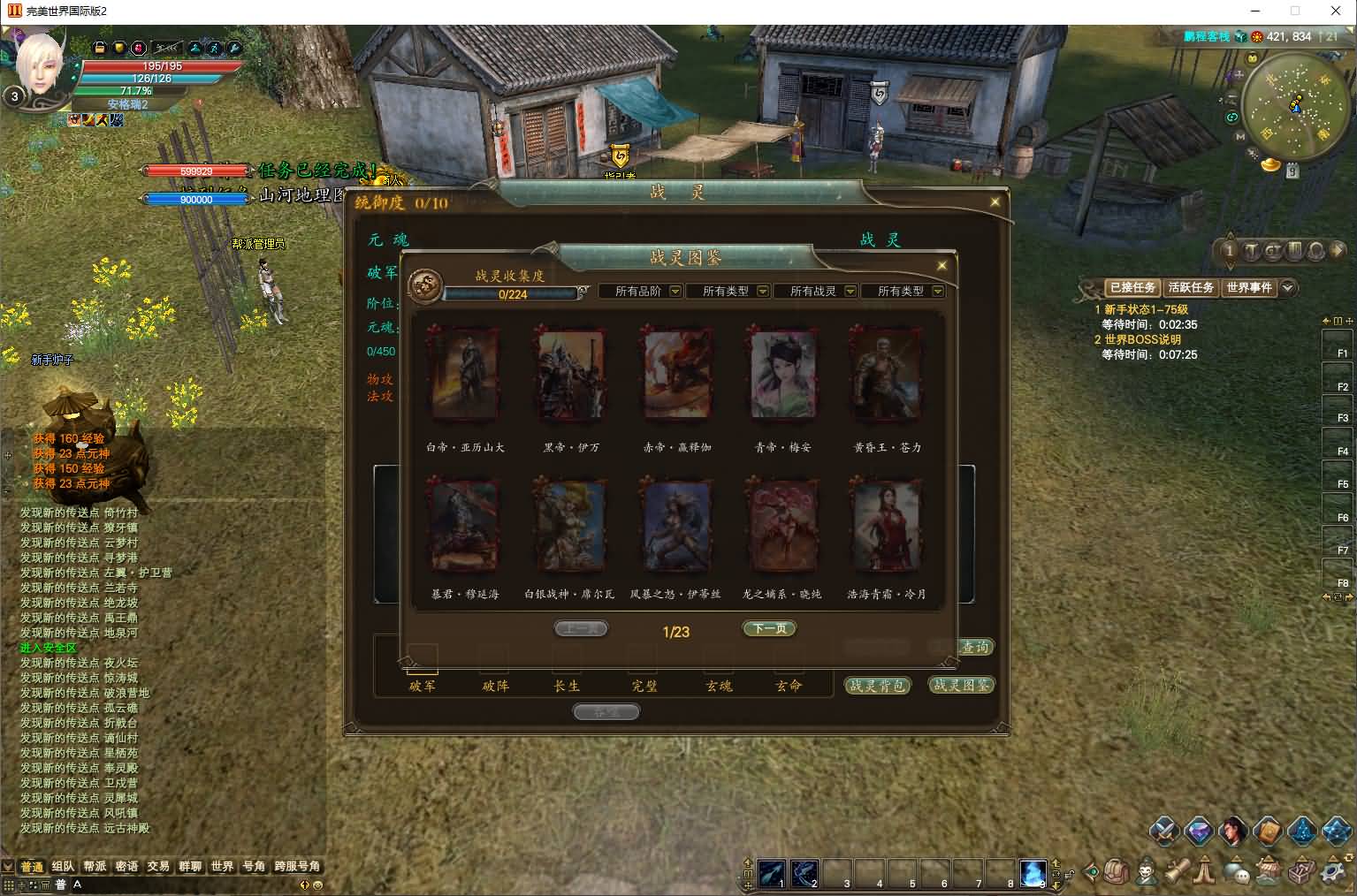Select the 黑帝·伊万 card
The width and height of the screenshot is (1357, 896).
click(x=570, y=374)
